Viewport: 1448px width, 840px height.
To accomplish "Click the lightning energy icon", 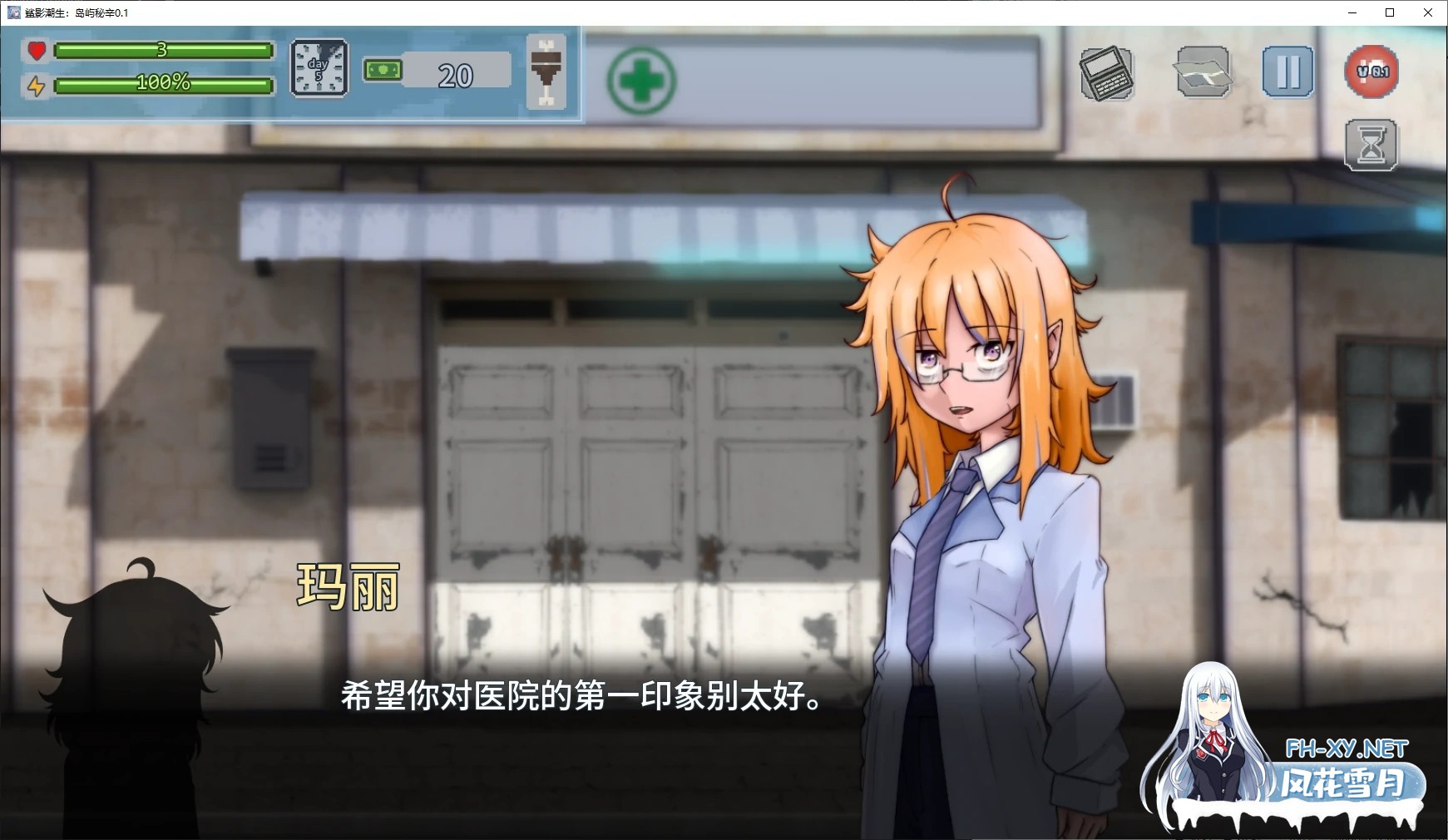I will click(x=36, y=86).
